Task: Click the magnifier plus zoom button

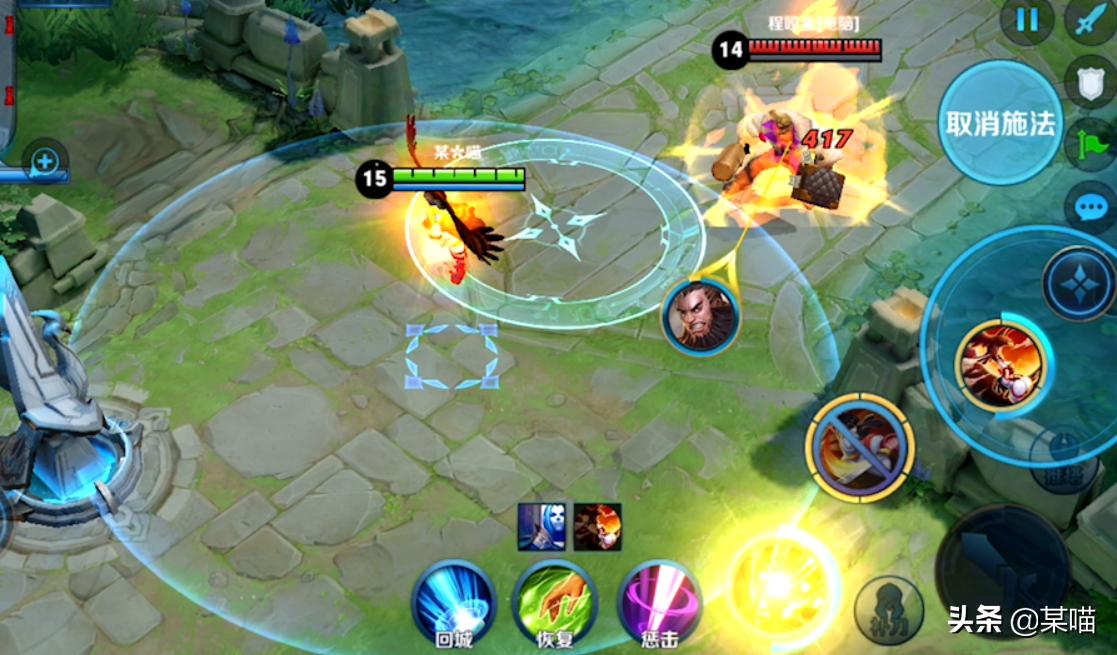Action: point(46,161)
